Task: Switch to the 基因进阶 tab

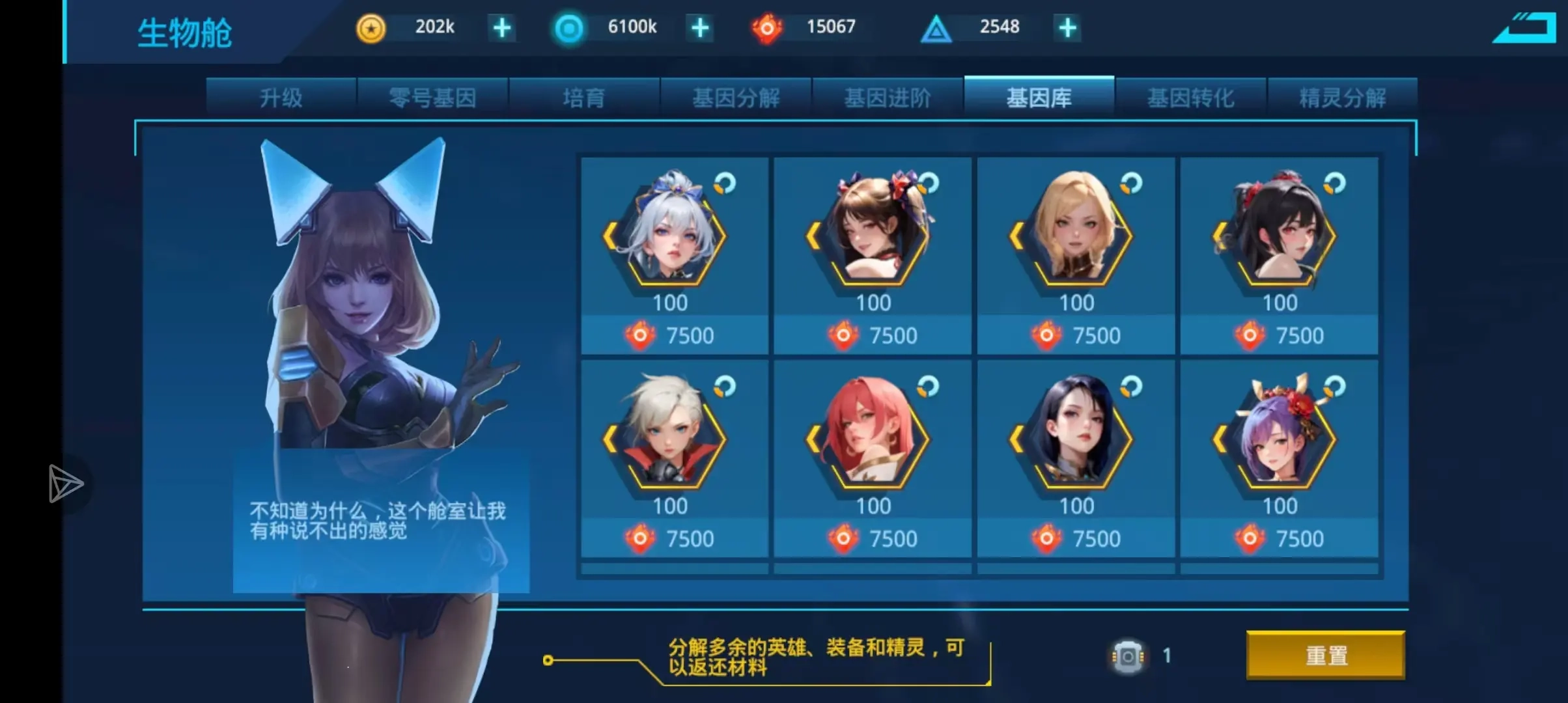Action: (x=887, y=98)
